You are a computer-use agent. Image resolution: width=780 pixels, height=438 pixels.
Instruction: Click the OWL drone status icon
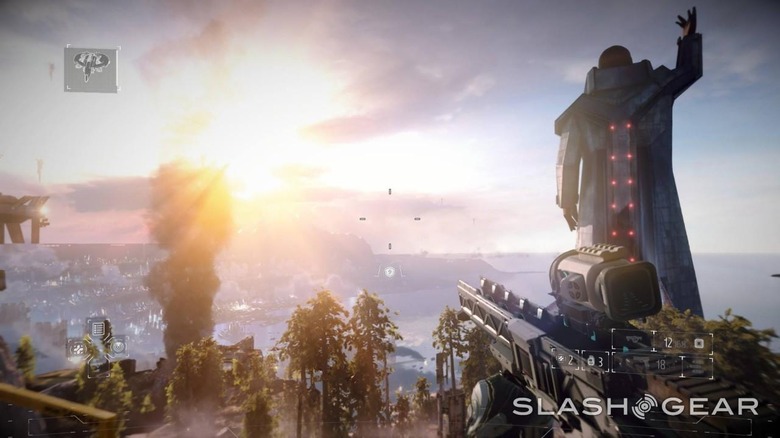click(91, 68)
